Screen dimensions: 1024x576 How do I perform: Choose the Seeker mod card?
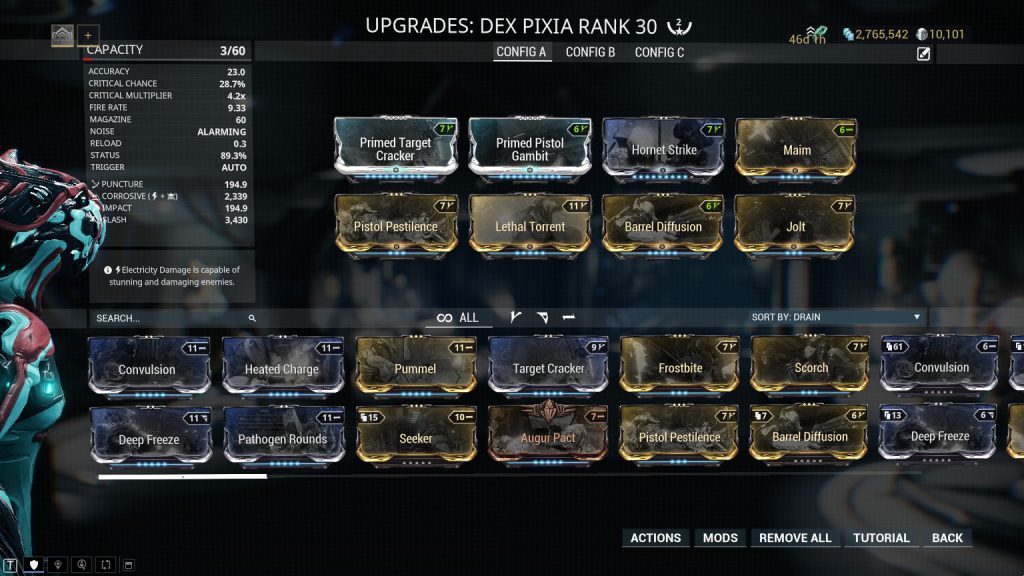pos(415,436)
